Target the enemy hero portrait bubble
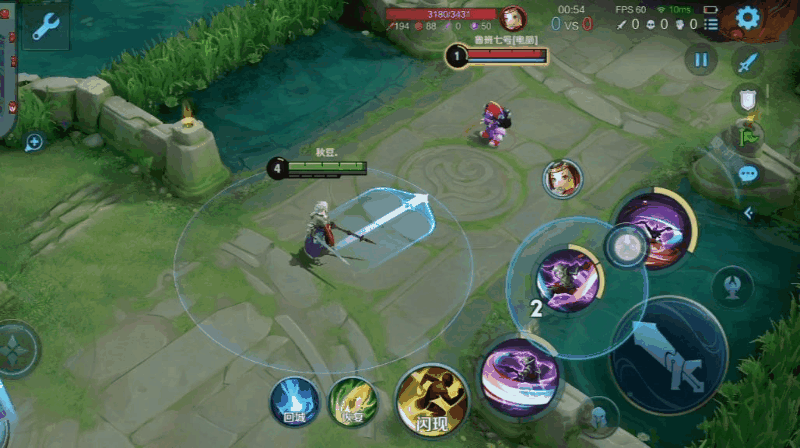The height and width of the screenshot is (448, 800). [x=562, y=178]
